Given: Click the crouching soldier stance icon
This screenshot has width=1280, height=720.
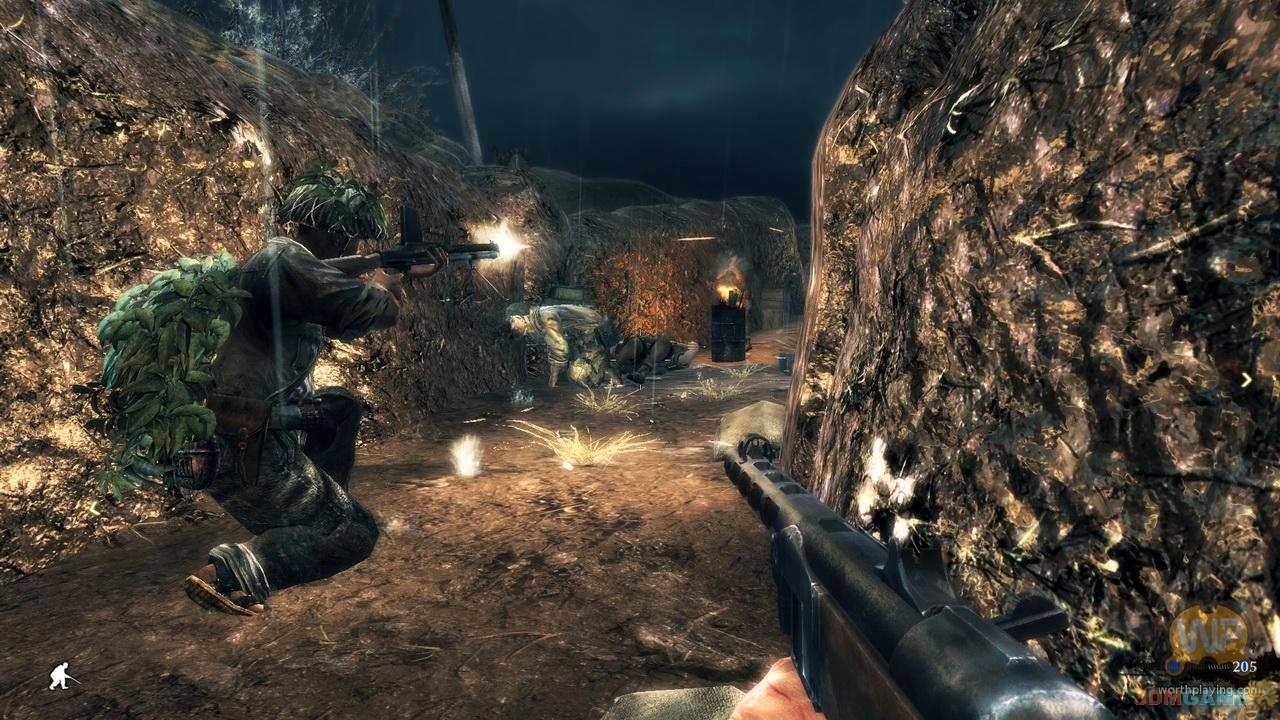Looking at the screenshot, I should pos(62,676).
